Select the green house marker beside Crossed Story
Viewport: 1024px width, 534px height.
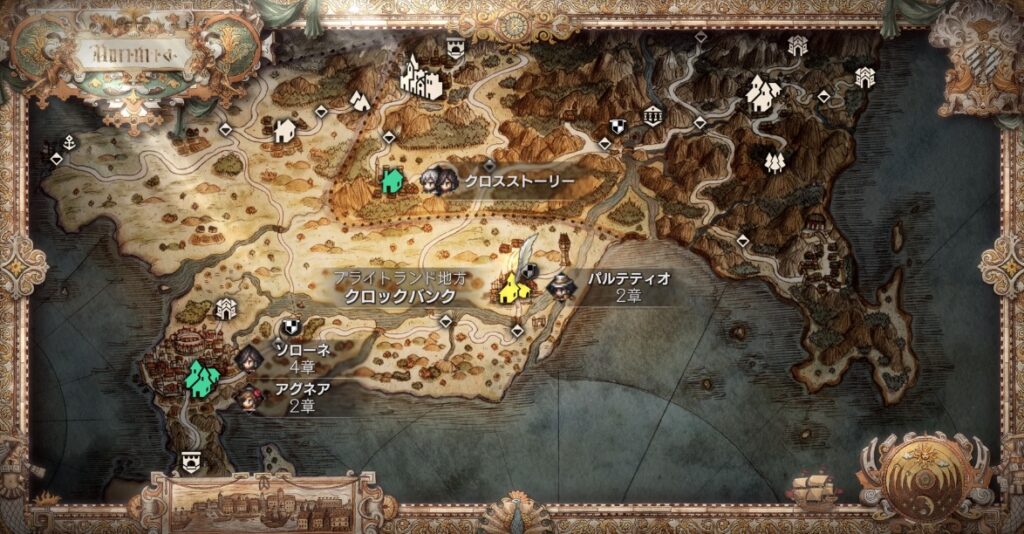391,180
